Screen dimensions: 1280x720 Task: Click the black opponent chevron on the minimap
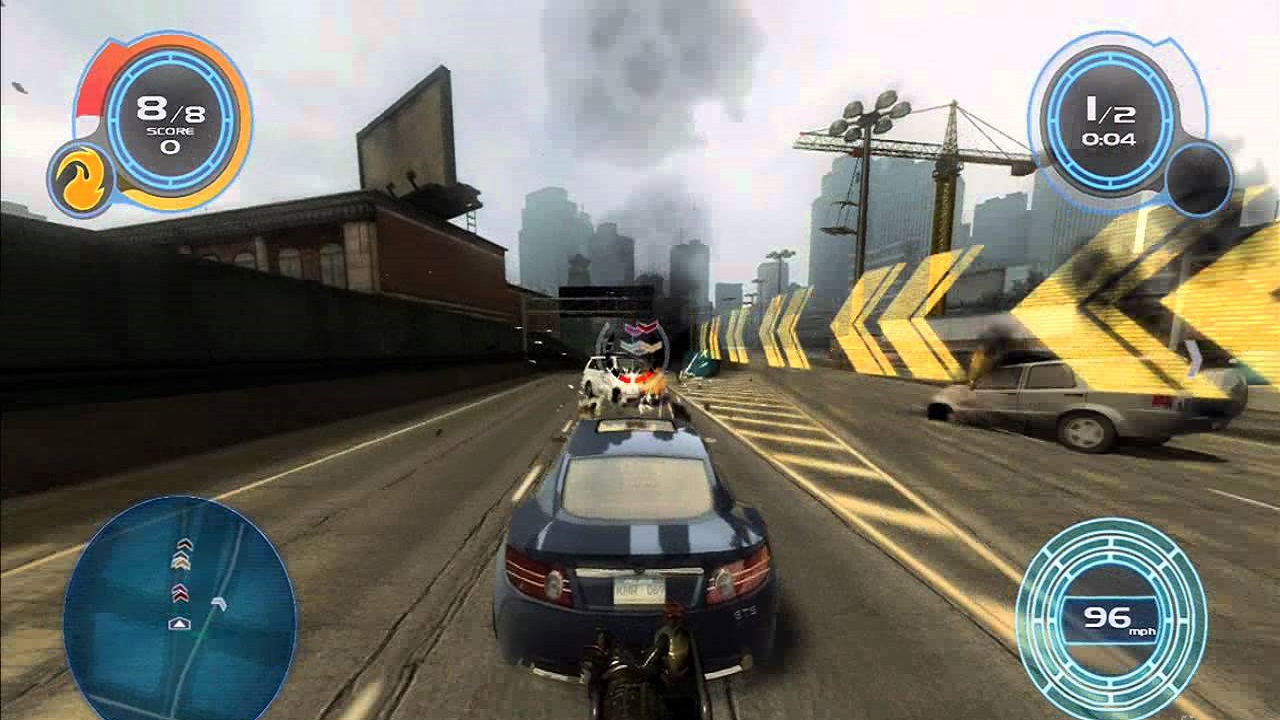183,543
